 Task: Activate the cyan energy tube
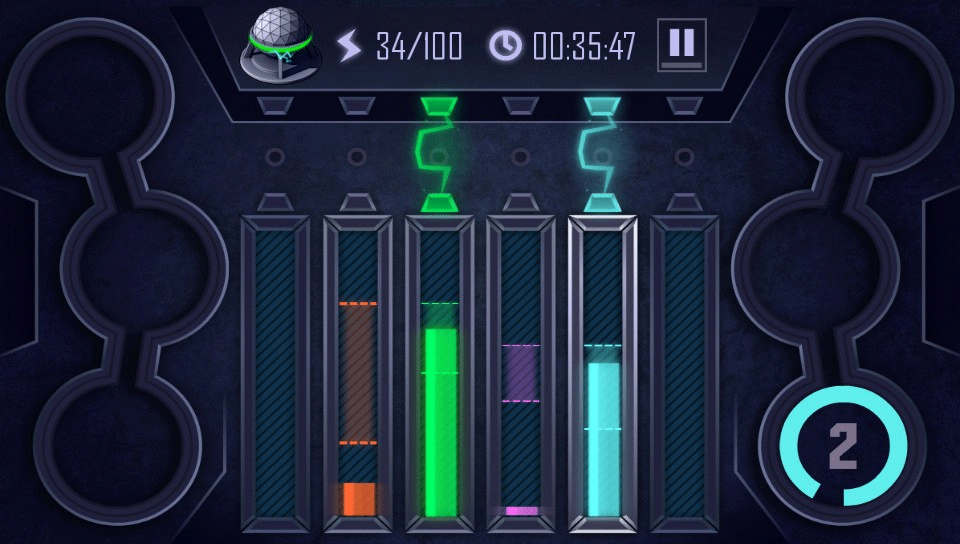tap(603, 375)
